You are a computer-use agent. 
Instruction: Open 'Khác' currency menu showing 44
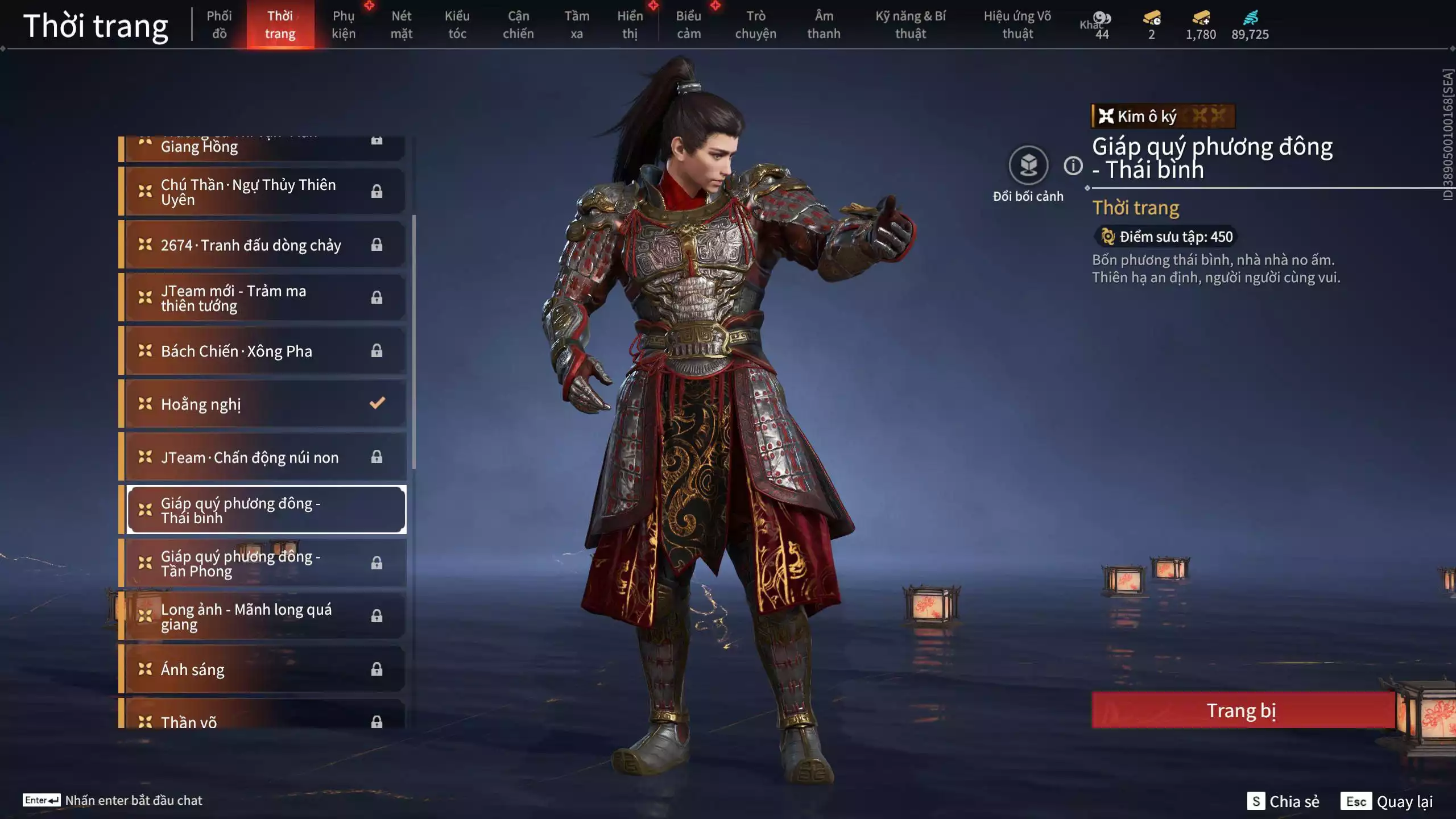click(1102, 18)
